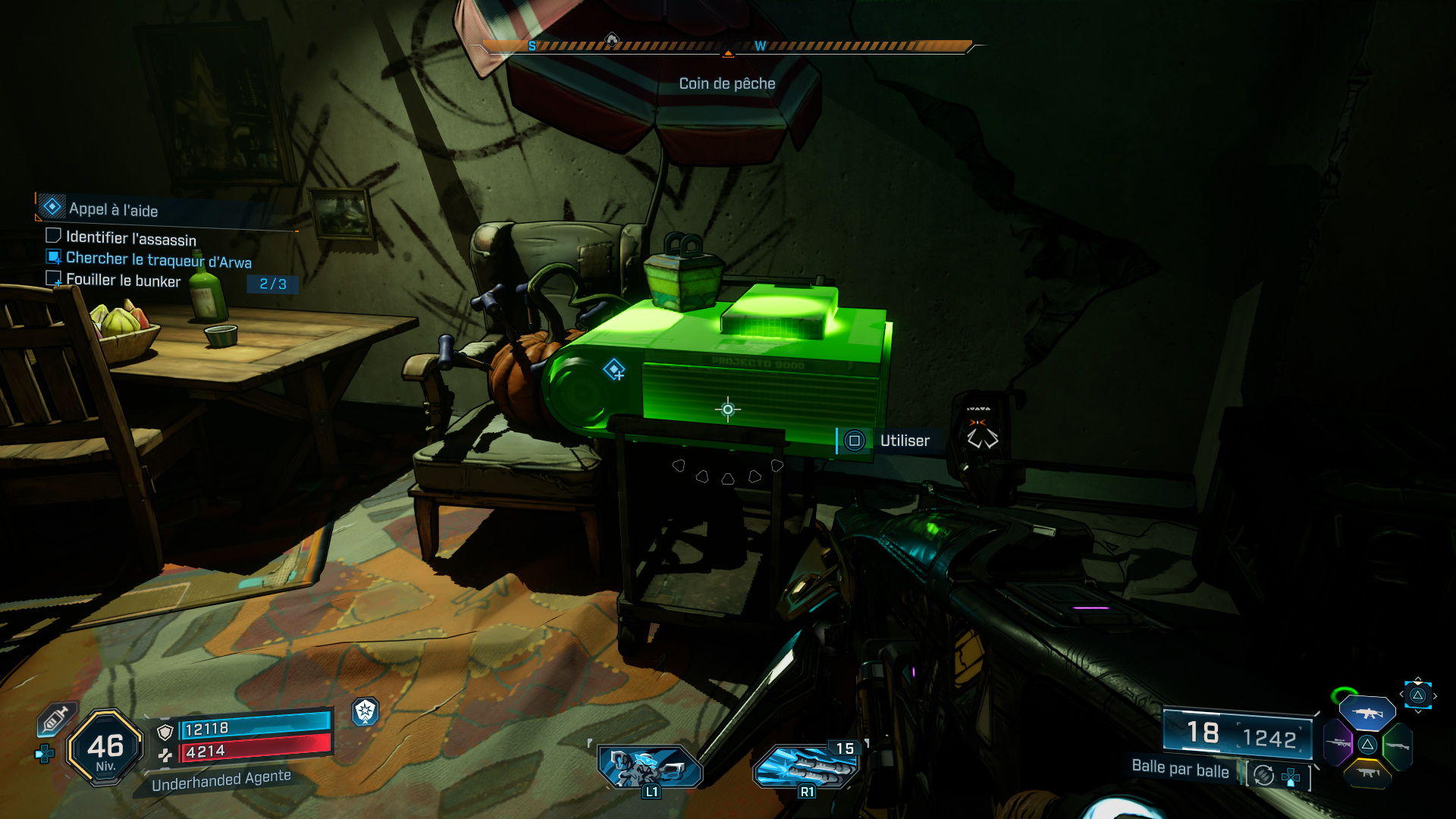1456x819 pixels.
Task: Open the 'Appel à l'aide' mission tracker
Action: tap(114, 209)
